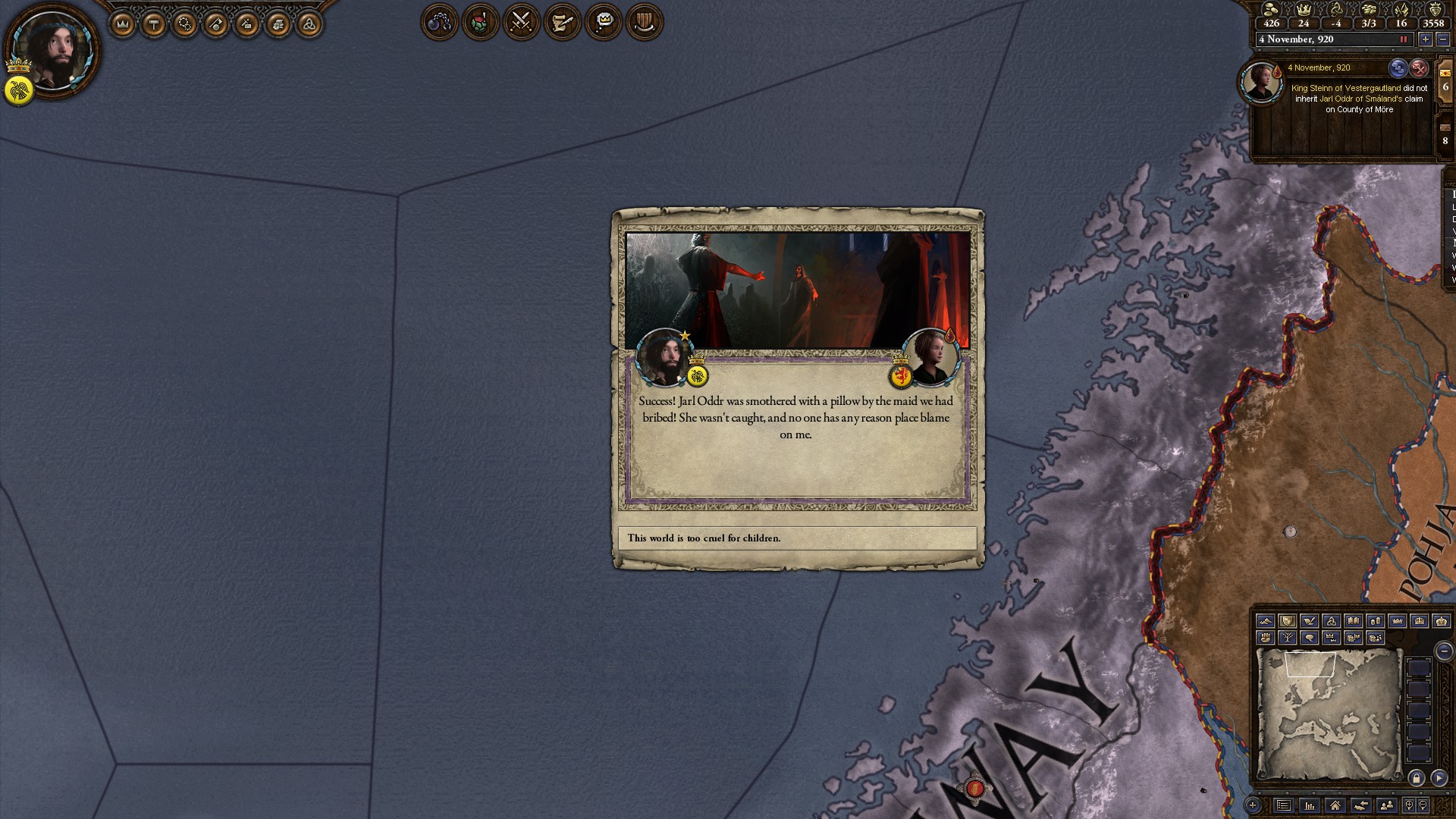The height and width of the screenshot is (819, 1456).
Task: Dismiss the message with the red envelope button
Action: pyautogui.click(x=1418, y=68)
